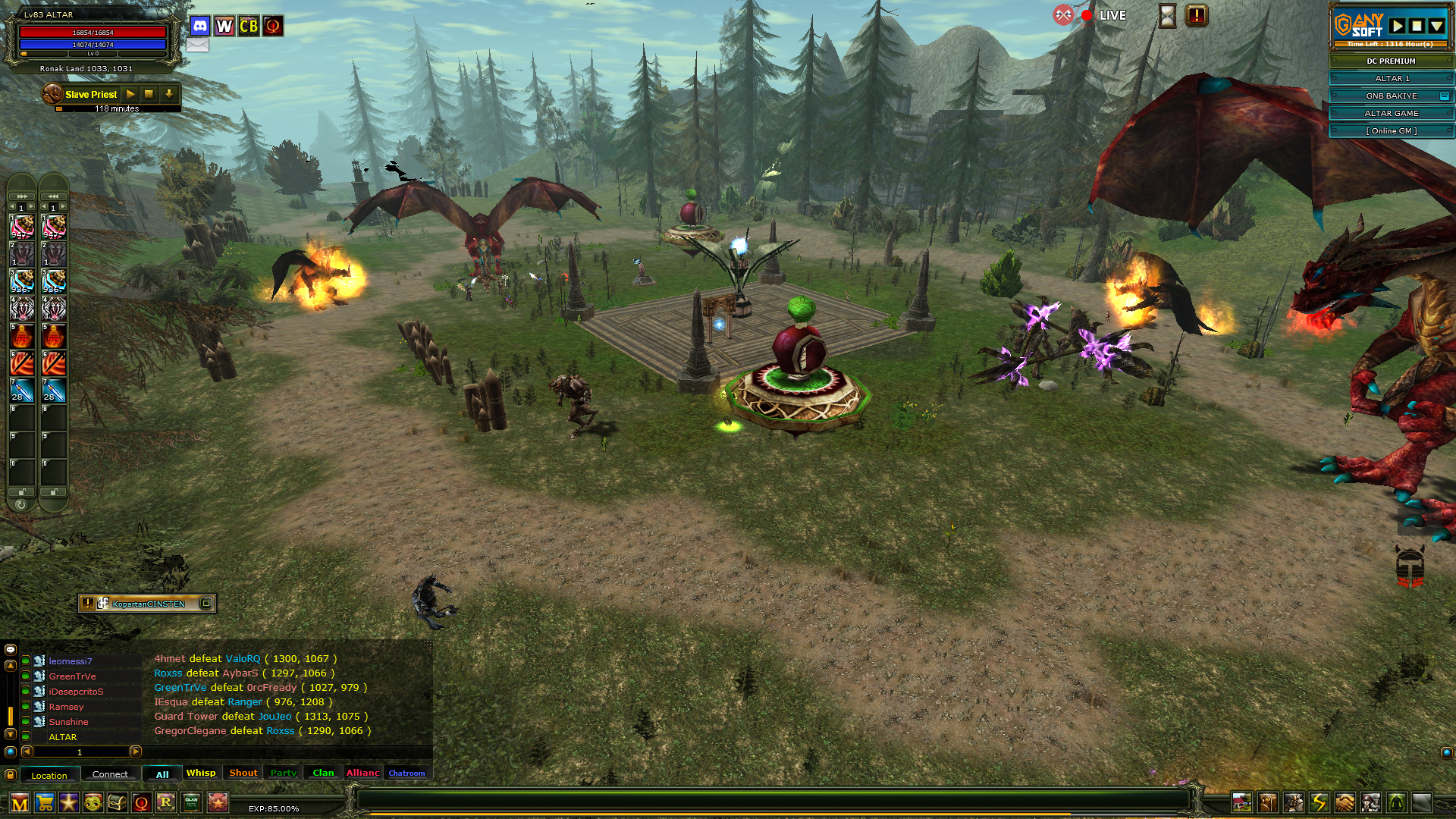Open the Online GM panel

[x=1391, y=130]
